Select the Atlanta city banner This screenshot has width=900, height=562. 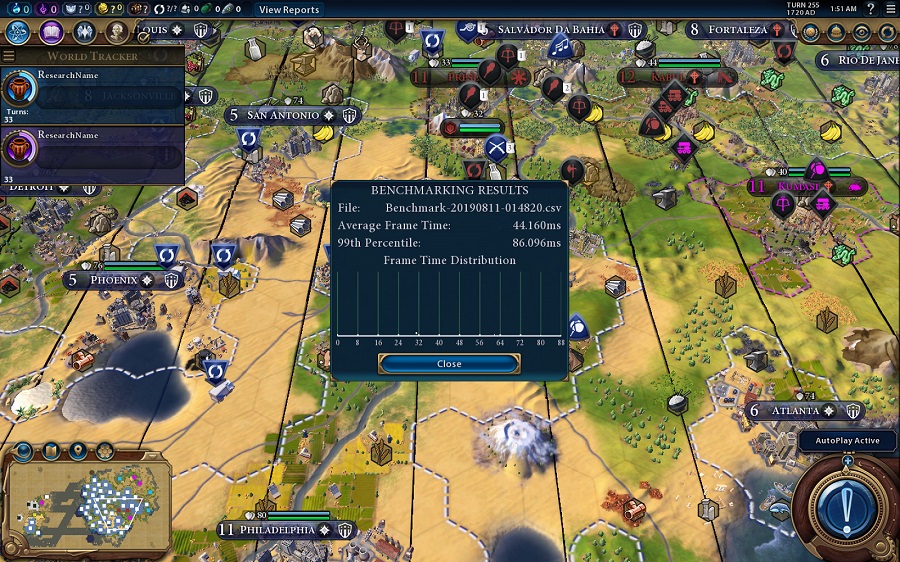point(795,411)
